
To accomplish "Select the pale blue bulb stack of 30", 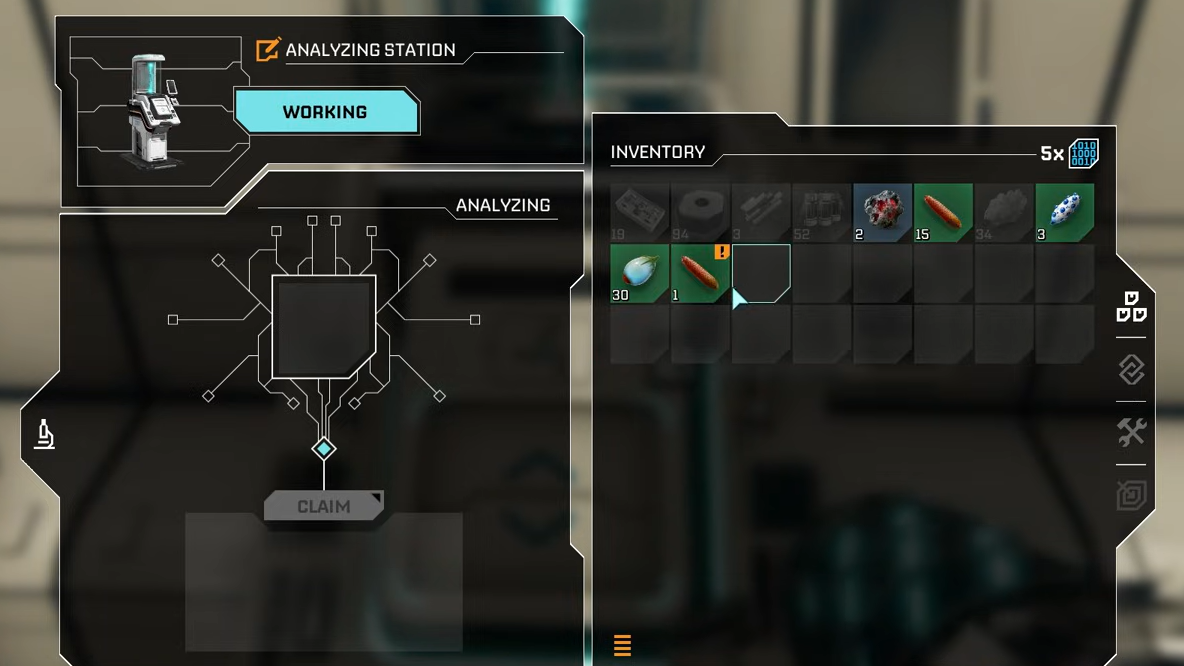I will point(639,273).
